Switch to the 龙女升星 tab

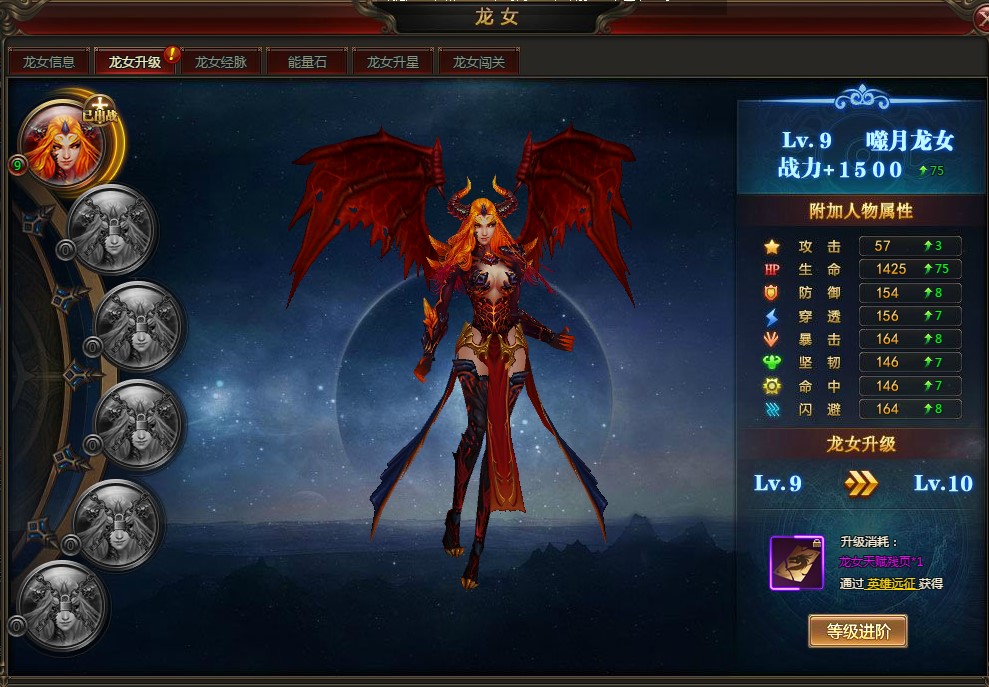(393, 62)
